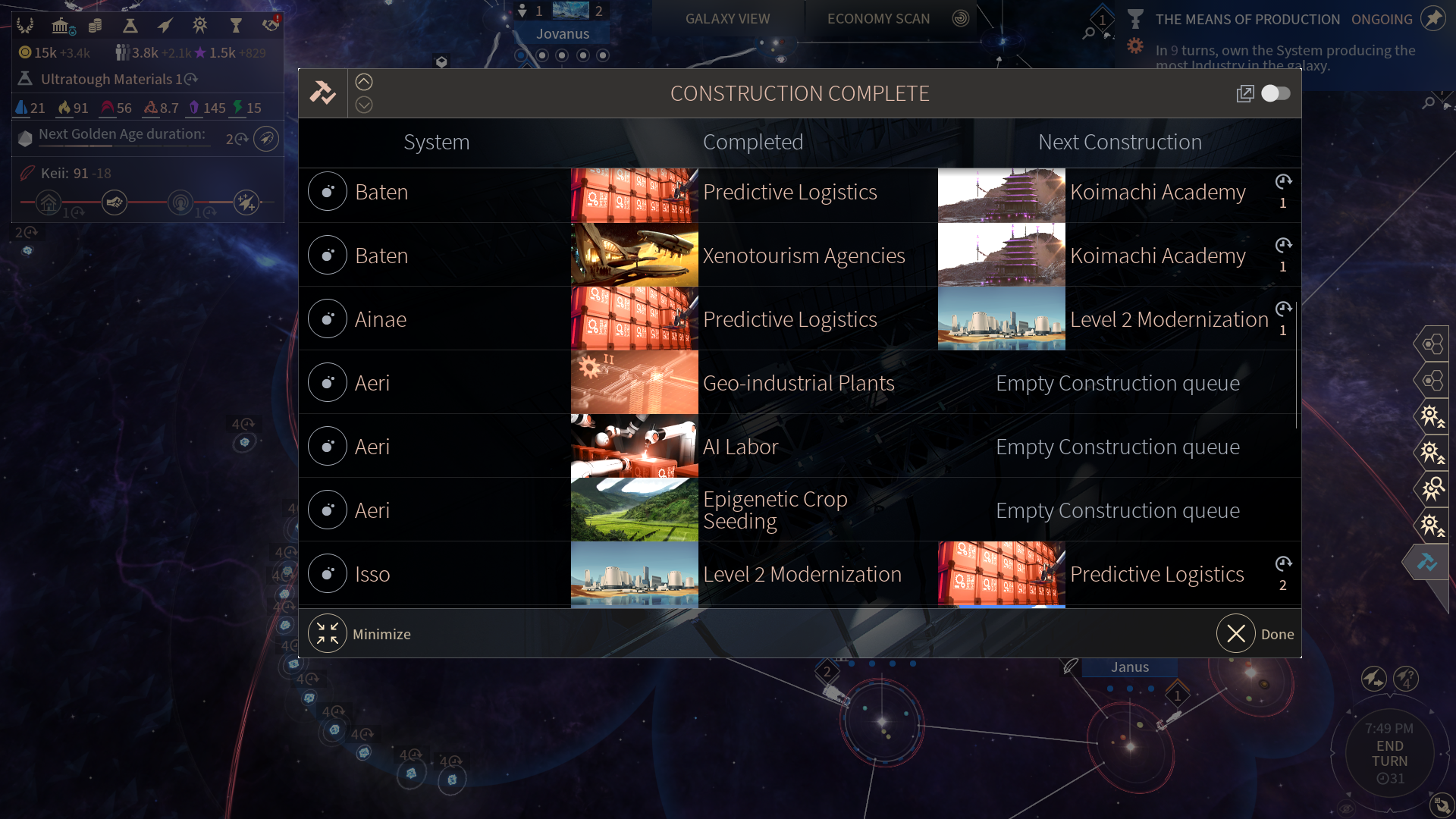The height and width of the screenshot is (819, 1456).
Task: Toggle the switch in the panel header
Action: 1276,93
